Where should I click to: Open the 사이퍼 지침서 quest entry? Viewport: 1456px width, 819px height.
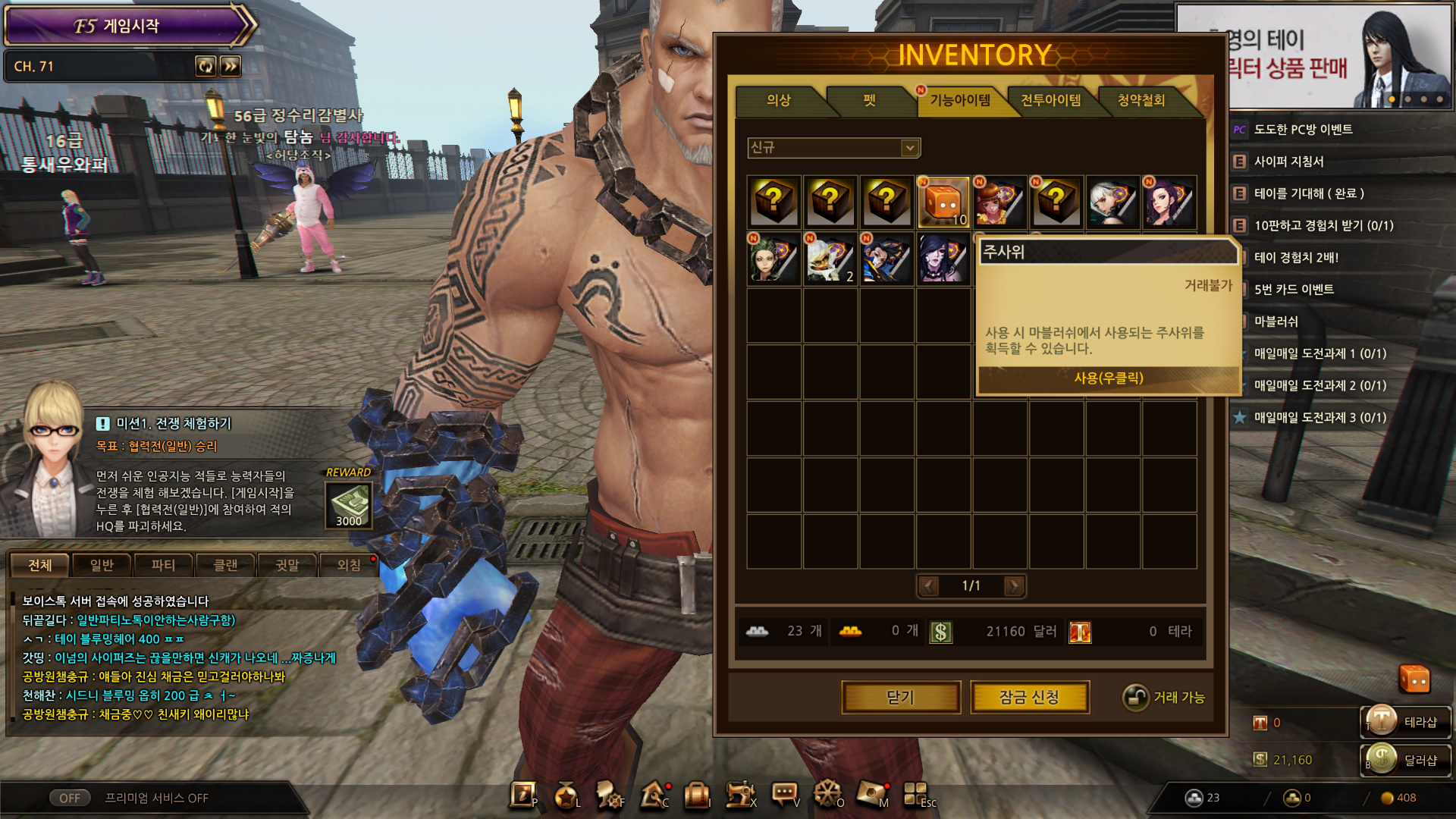pyautogui.click(x=1288, y=162)
